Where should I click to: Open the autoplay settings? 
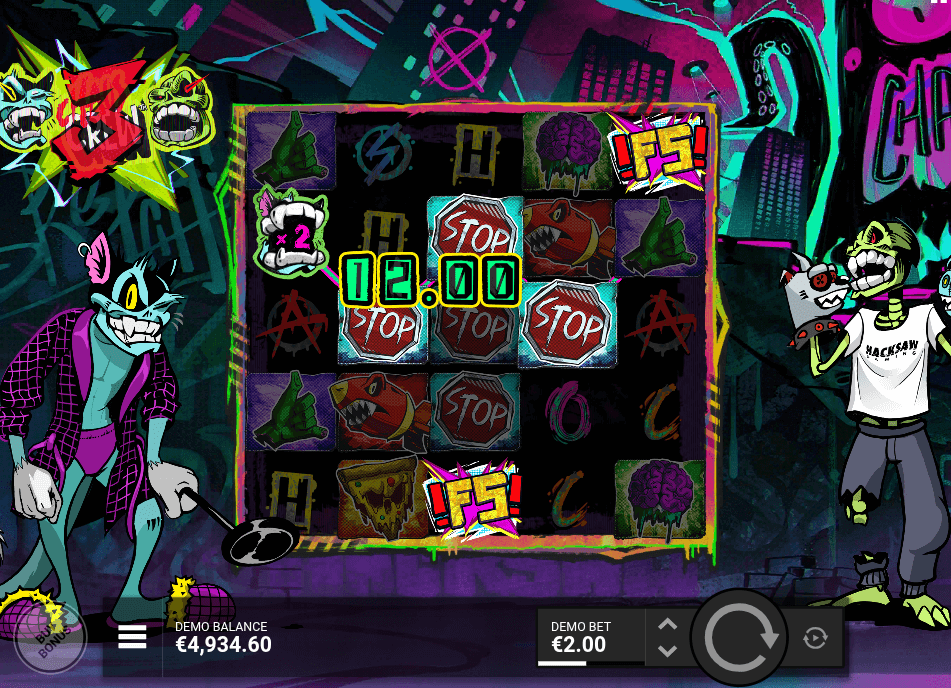point(815,638)
